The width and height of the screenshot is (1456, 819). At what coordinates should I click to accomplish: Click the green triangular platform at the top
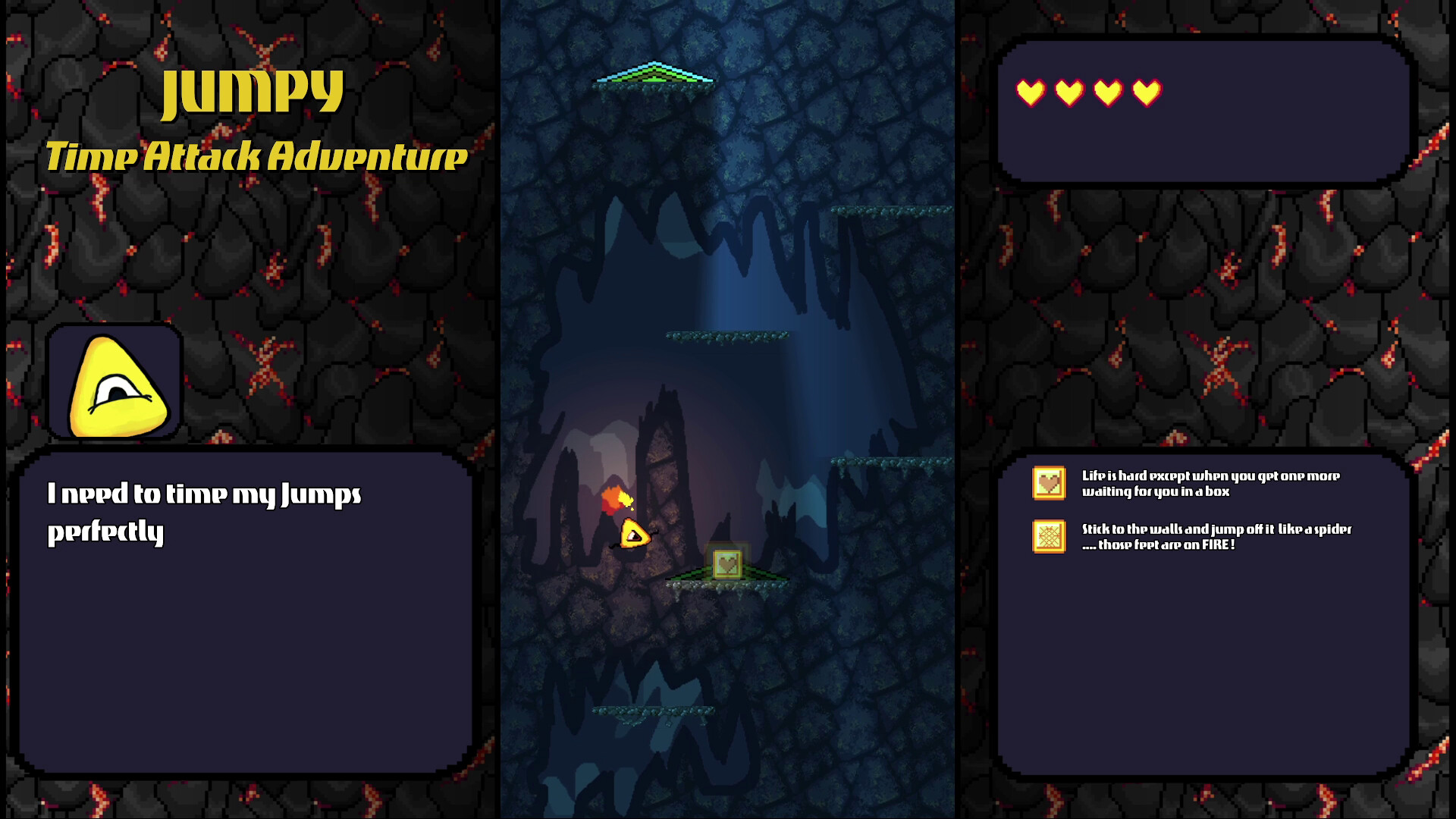pyautogui.click(x=655, y=77)
